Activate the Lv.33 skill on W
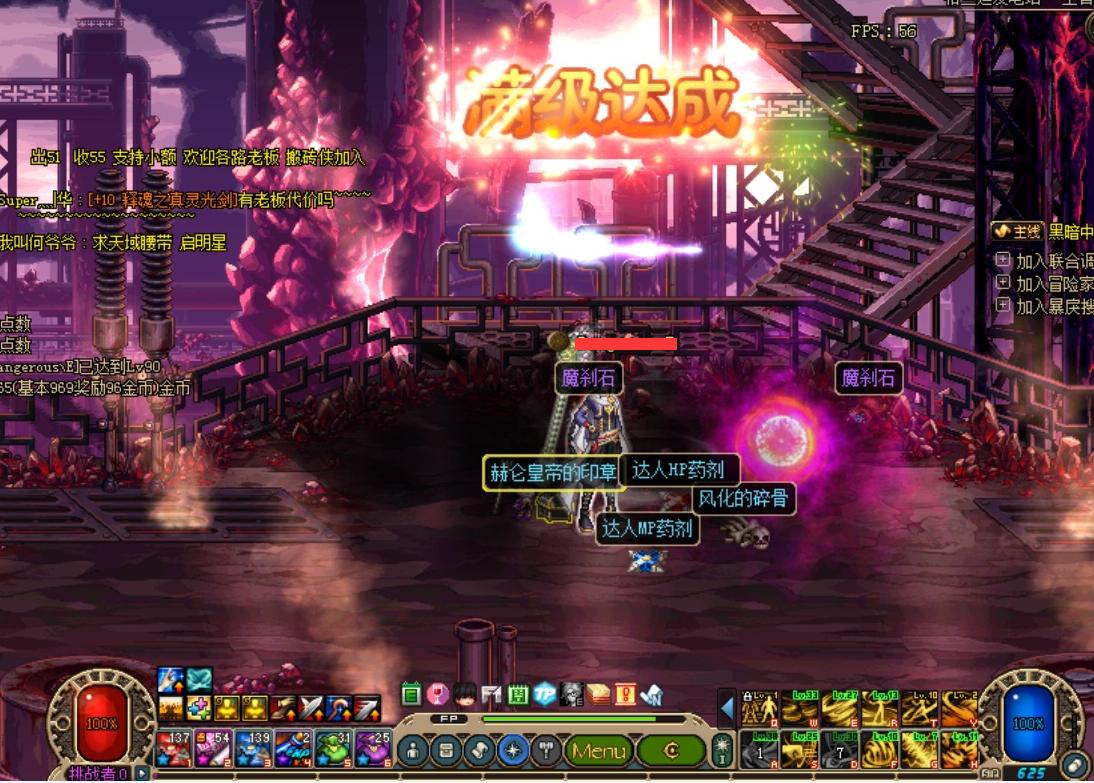The image size is (1094, 783). [x=798, y=708]
